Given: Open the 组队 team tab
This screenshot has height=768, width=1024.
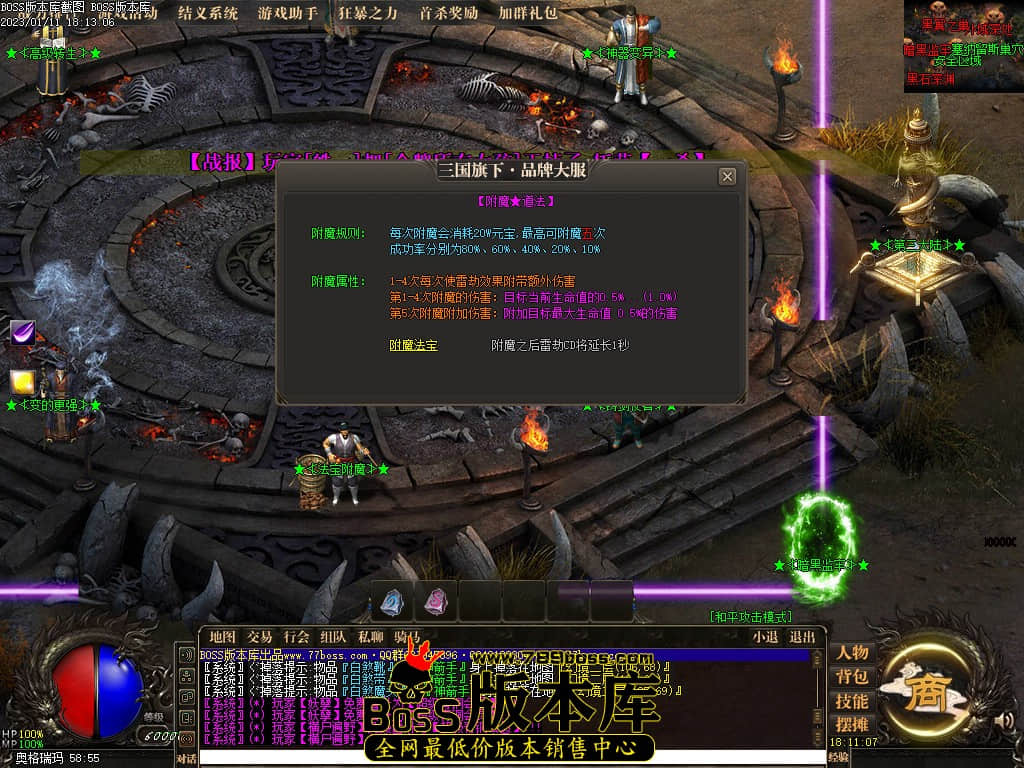Looking at the screenshot, I should (334, 637).
